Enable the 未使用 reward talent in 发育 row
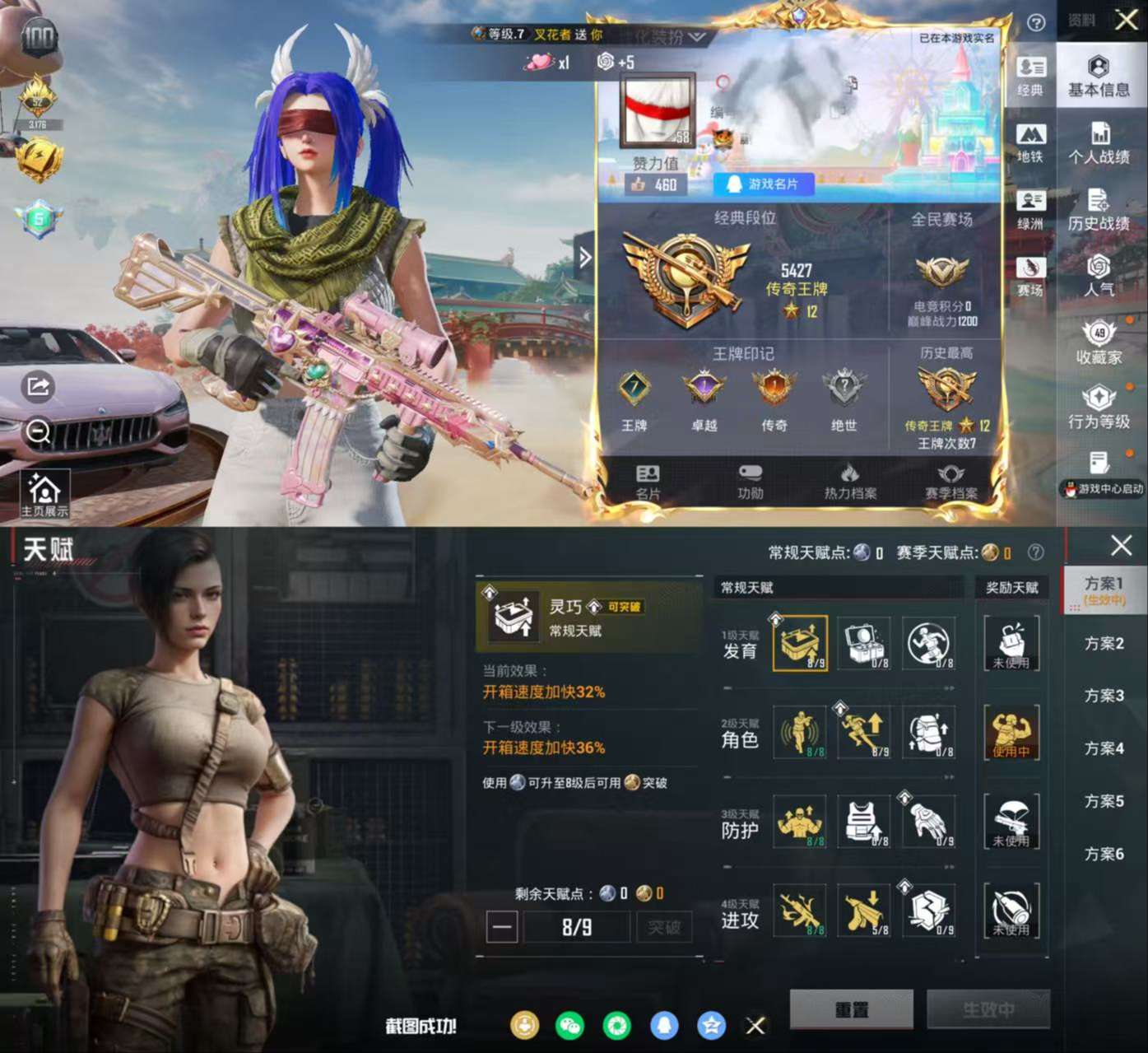The image size is (1148, 1053). [x=1011, y=644]
